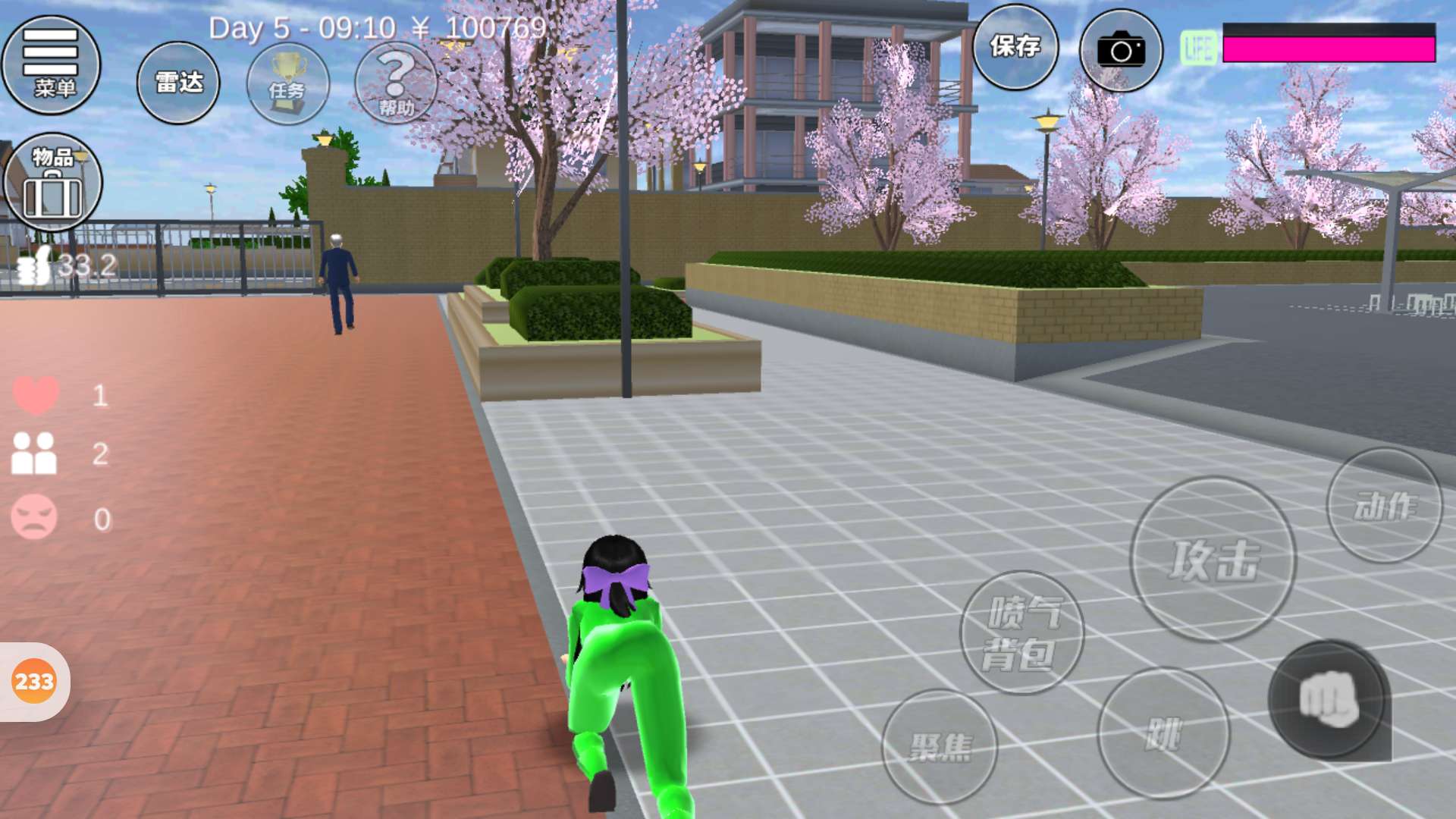Jump with the 跳 button
1456x819 pixels.
(x=1163, y=733)
